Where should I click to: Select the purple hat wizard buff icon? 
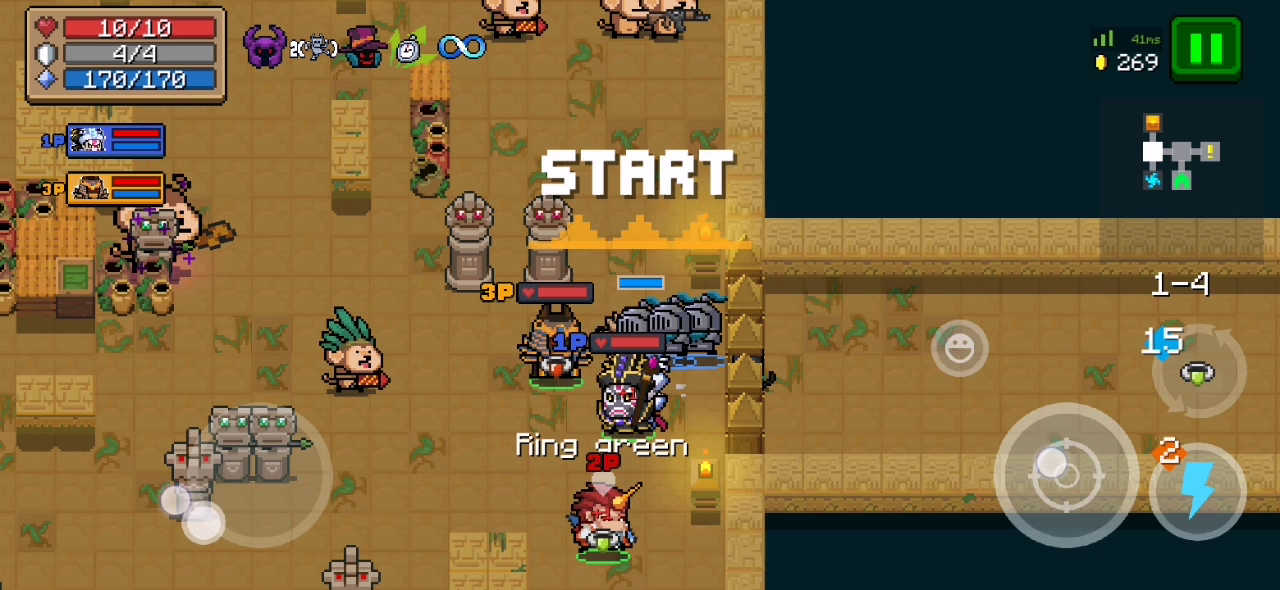pos(362,47)
